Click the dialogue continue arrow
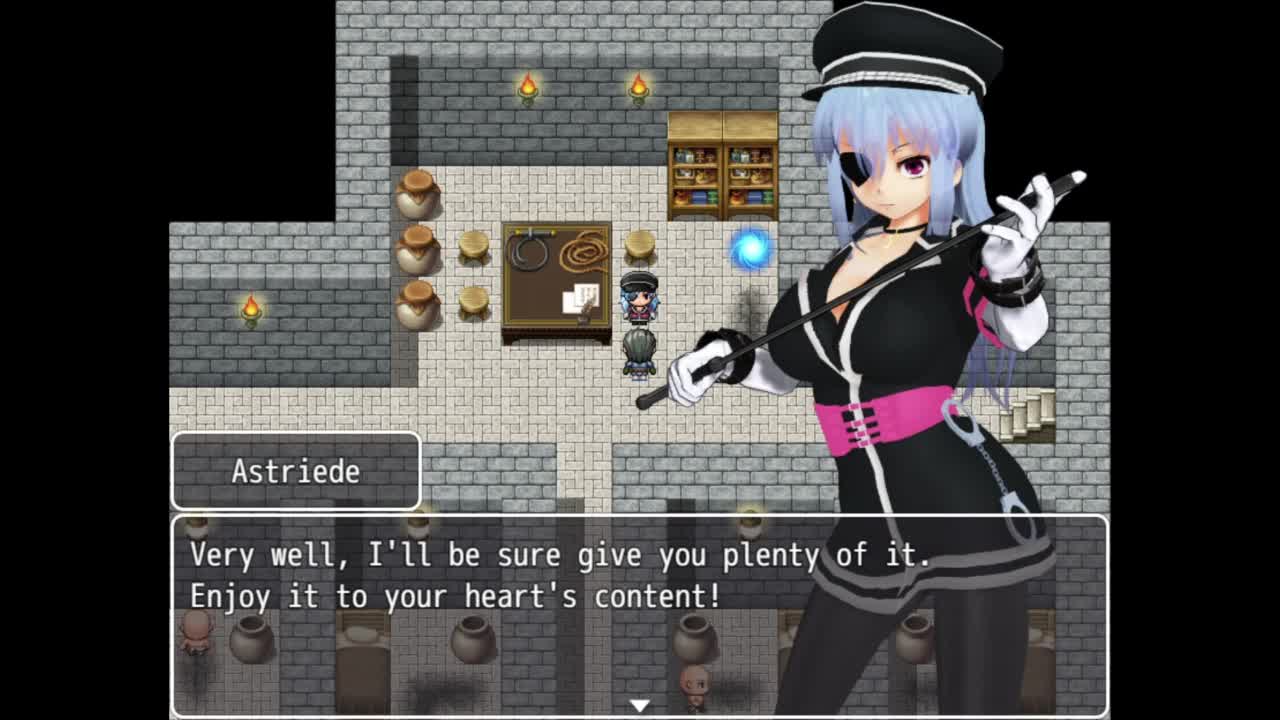1280x720 pixels. coord(639,705)
